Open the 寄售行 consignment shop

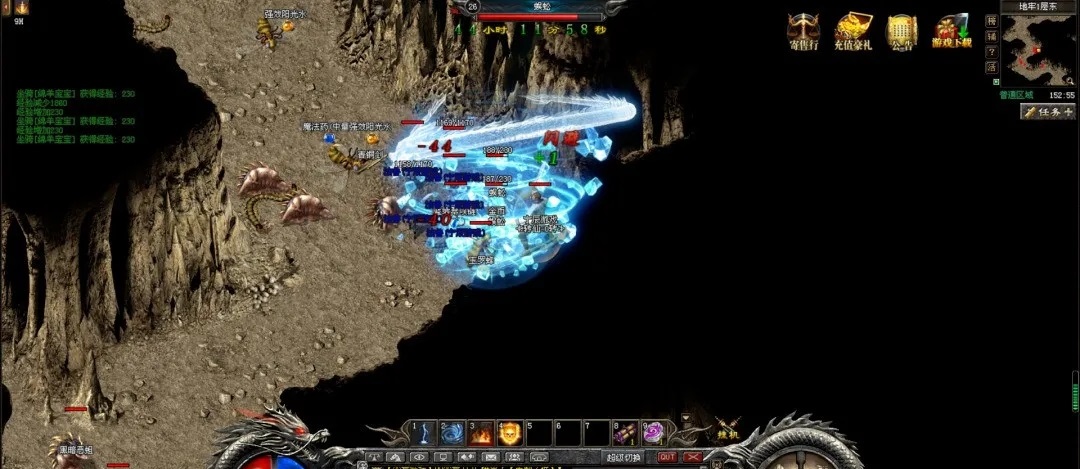pos(803,32)
